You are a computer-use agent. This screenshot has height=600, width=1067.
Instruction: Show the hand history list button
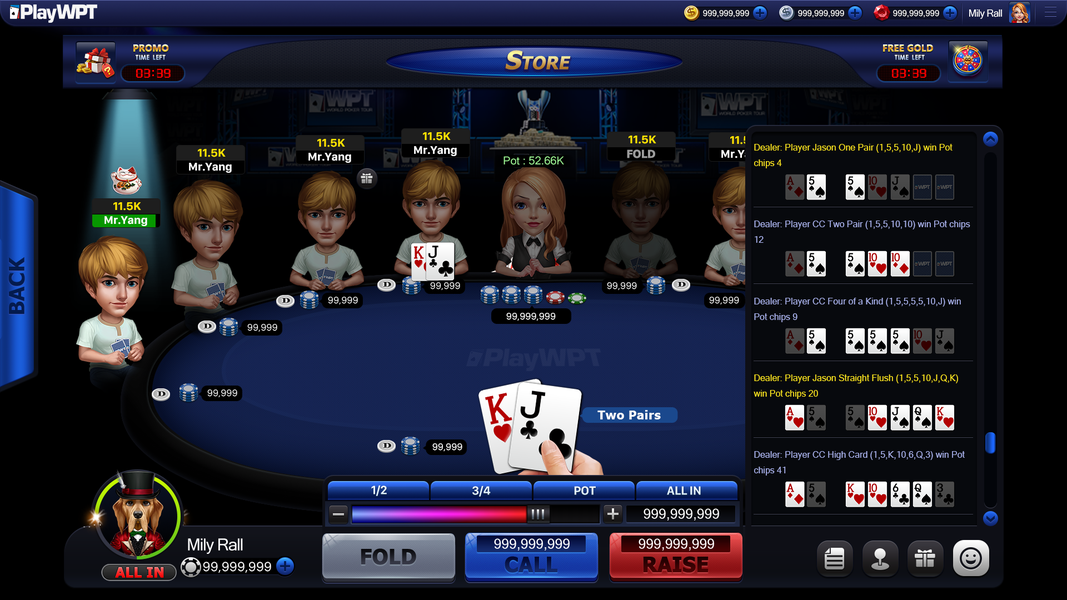coord(834,559)
